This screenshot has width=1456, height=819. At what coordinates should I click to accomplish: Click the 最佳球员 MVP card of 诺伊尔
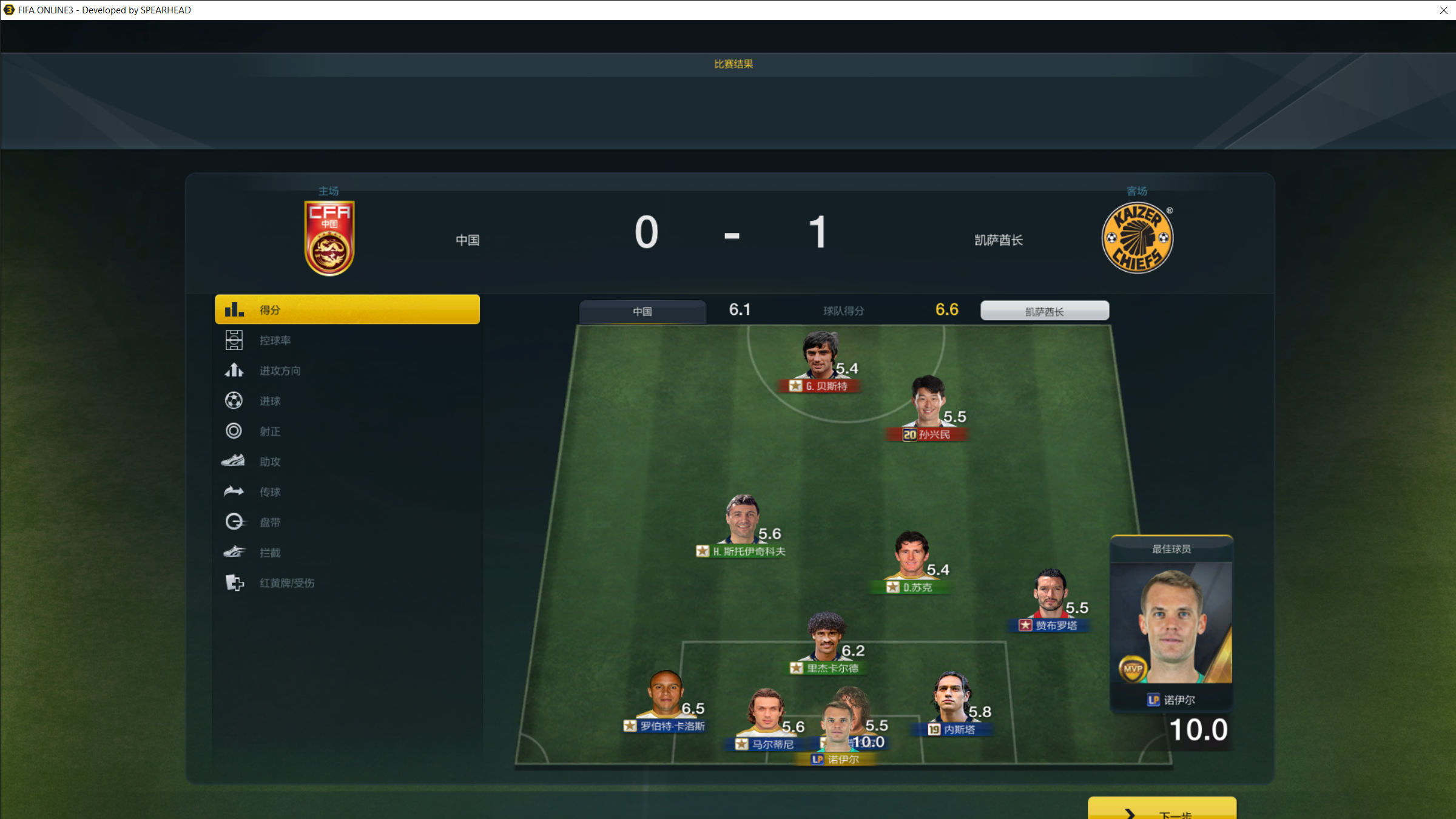point(1171,625)
